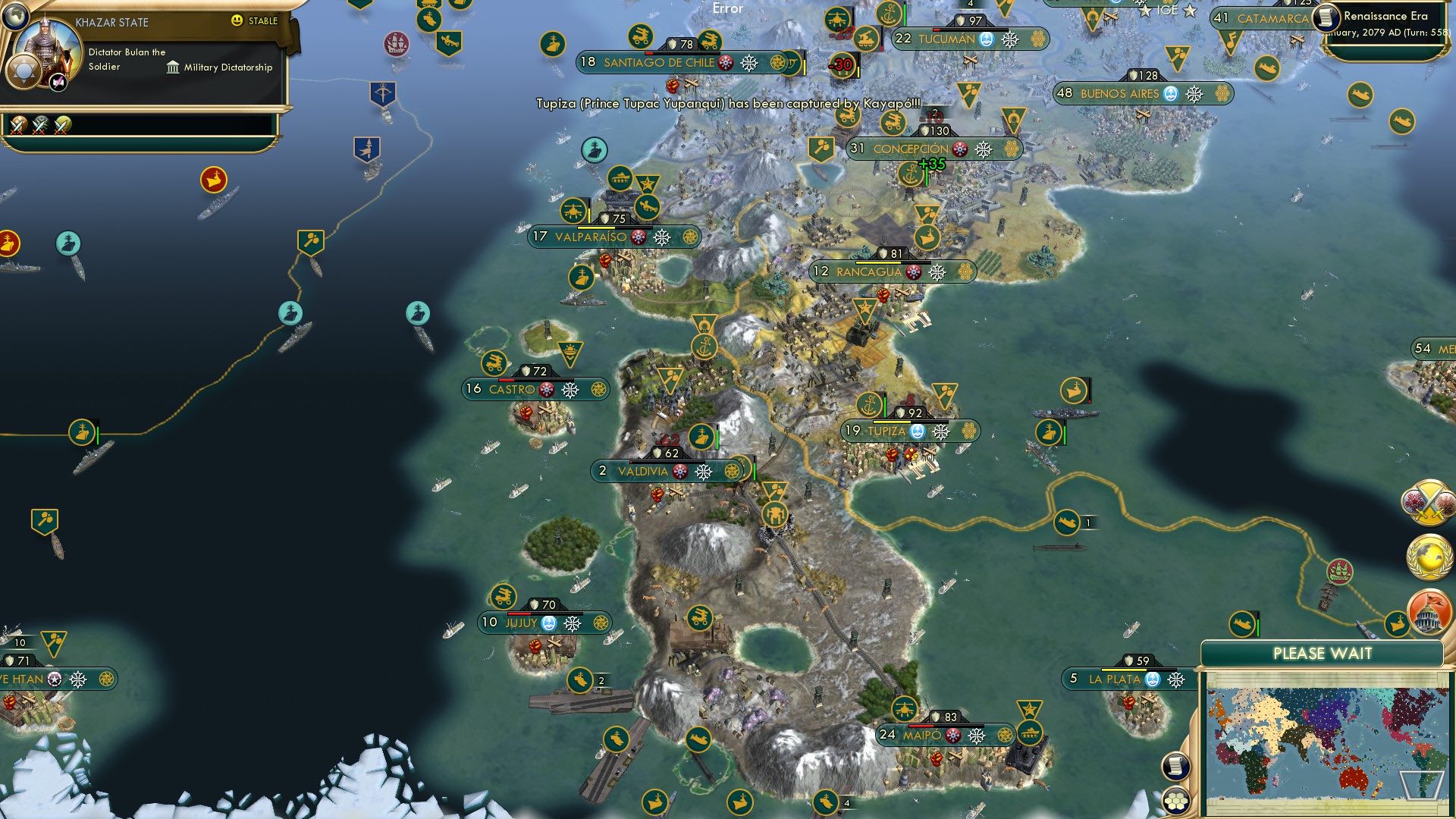The width and height of the screenshot is (1456, 819).
Task: Open the Buenos Aires city banner
Action: (x=1122, y=94)
